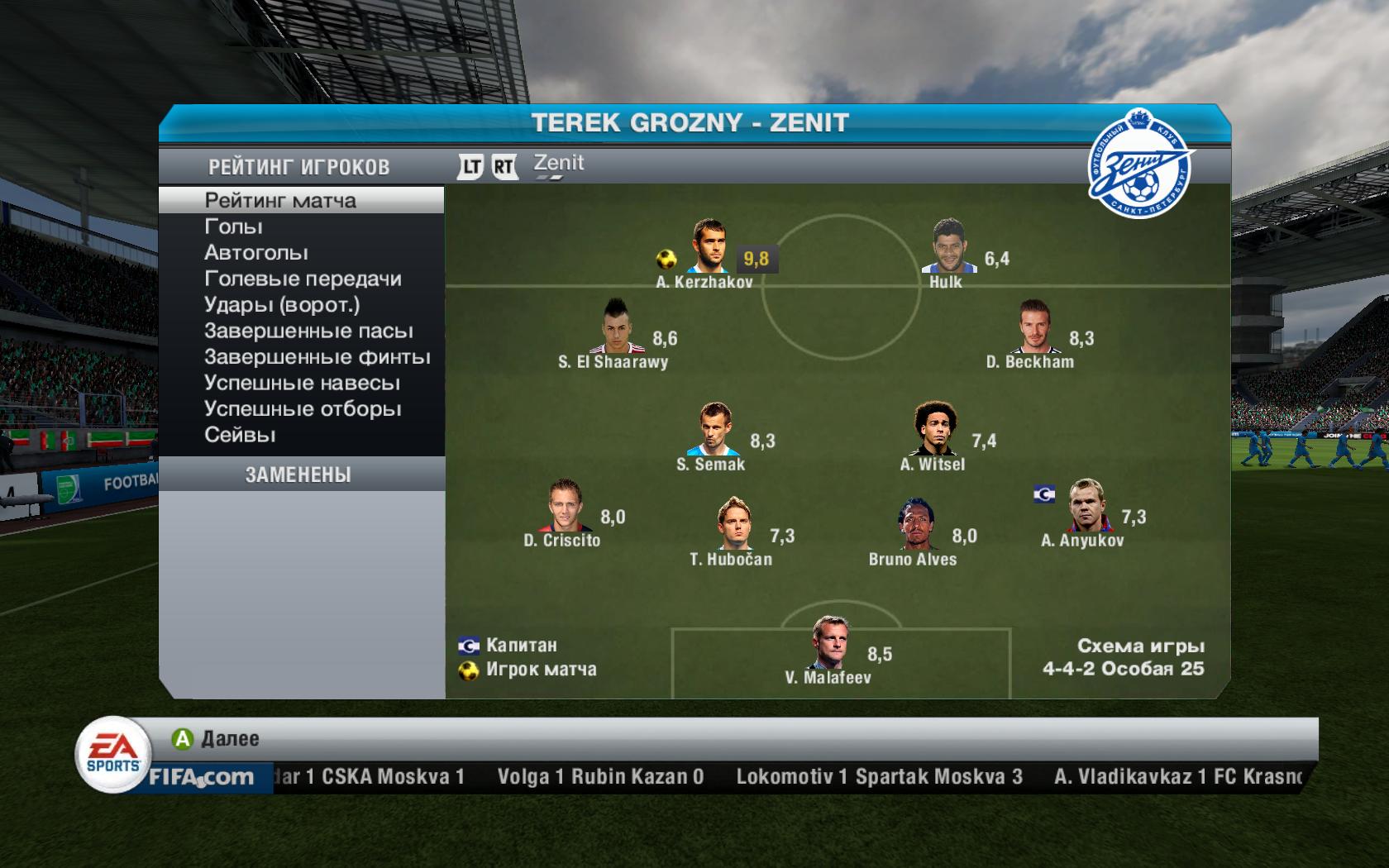Select the Сейвы stat entry

[x=240, y=436]
